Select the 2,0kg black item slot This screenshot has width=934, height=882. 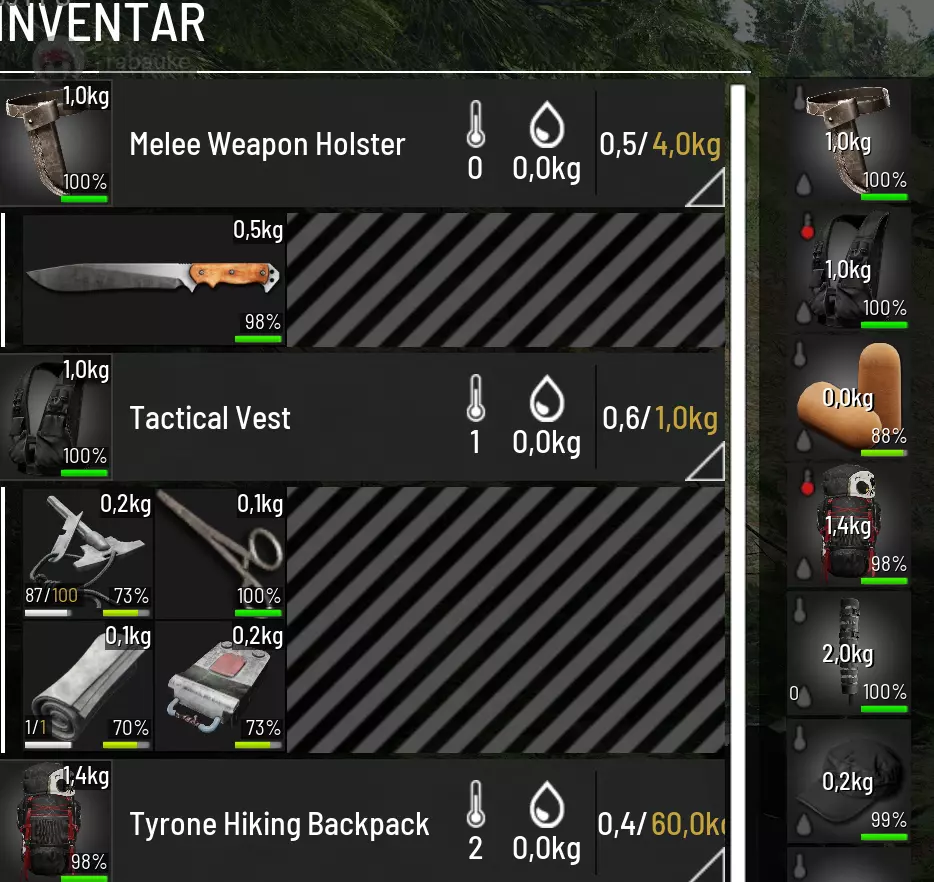pos(848,654)
